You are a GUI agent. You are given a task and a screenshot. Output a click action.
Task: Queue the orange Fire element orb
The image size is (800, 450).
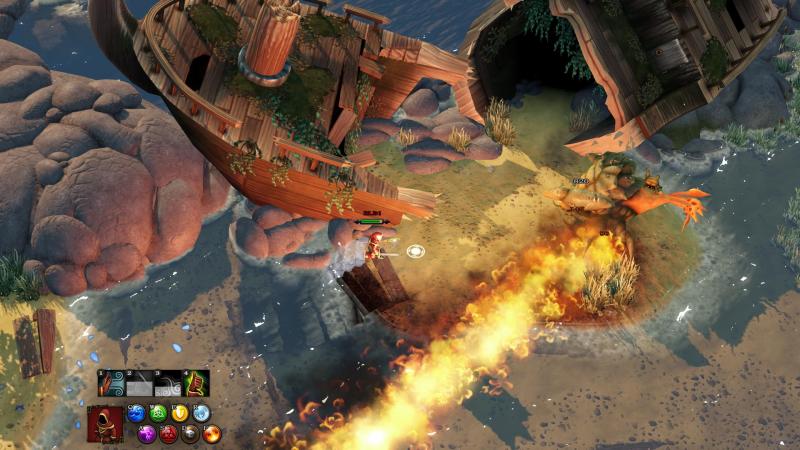coord(212,434)
